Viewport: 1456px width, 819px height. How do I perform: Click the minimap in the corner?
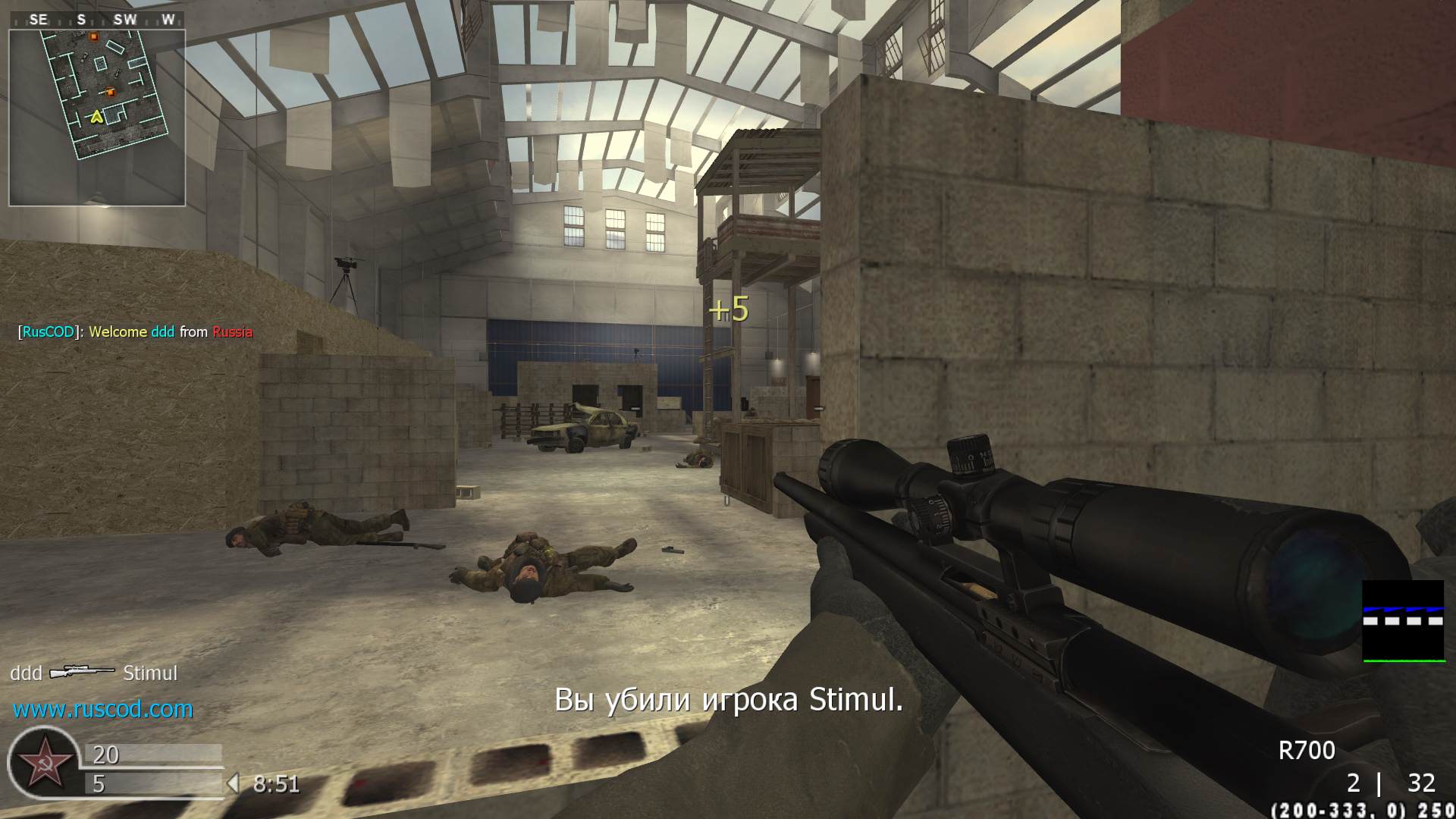(x=97, y=117)
